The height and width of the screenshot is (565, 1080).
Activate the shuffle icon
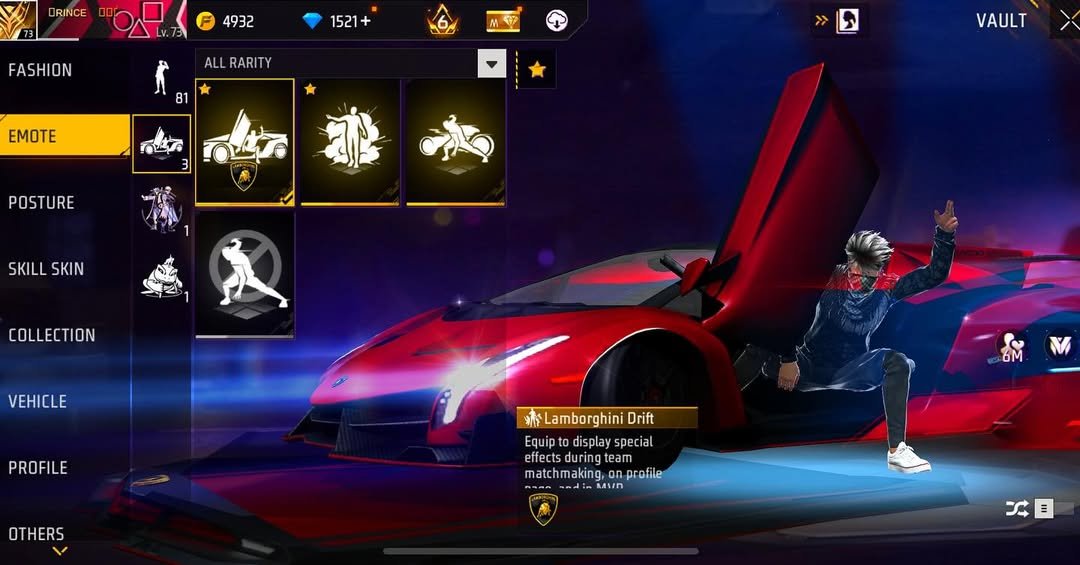1017,509
